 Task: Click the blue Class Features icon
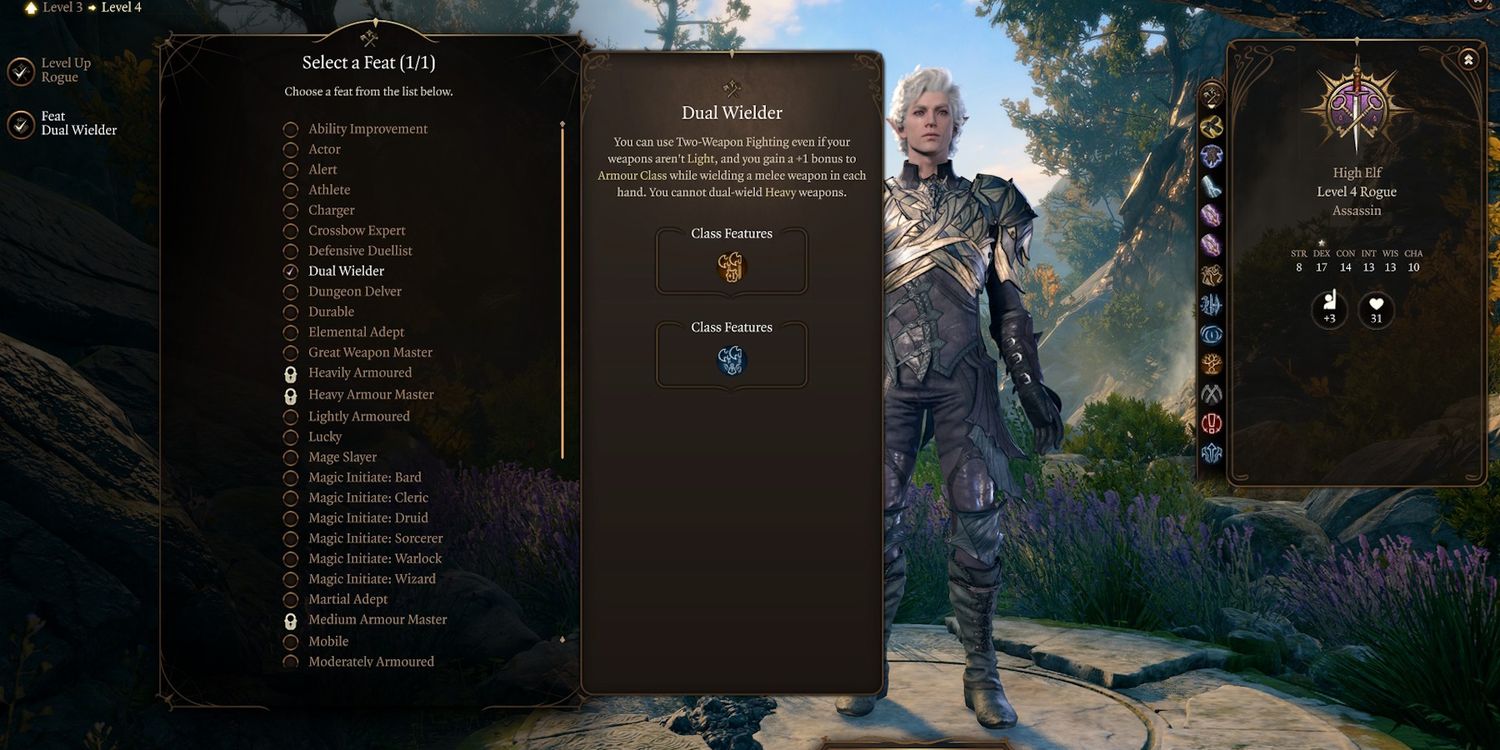tap(732, 361)
